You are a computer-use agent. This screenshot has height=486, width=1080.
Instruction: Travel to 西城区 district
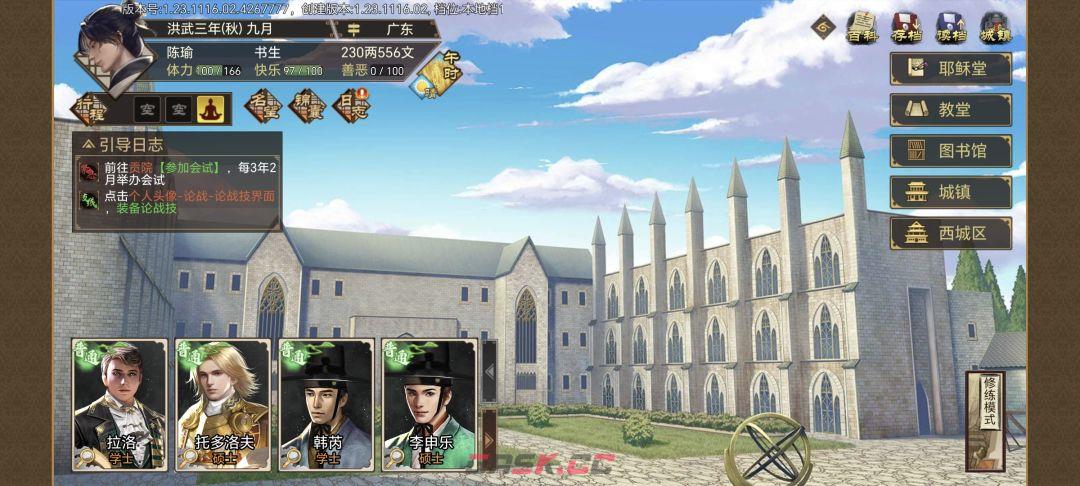(x=950, y=233)
